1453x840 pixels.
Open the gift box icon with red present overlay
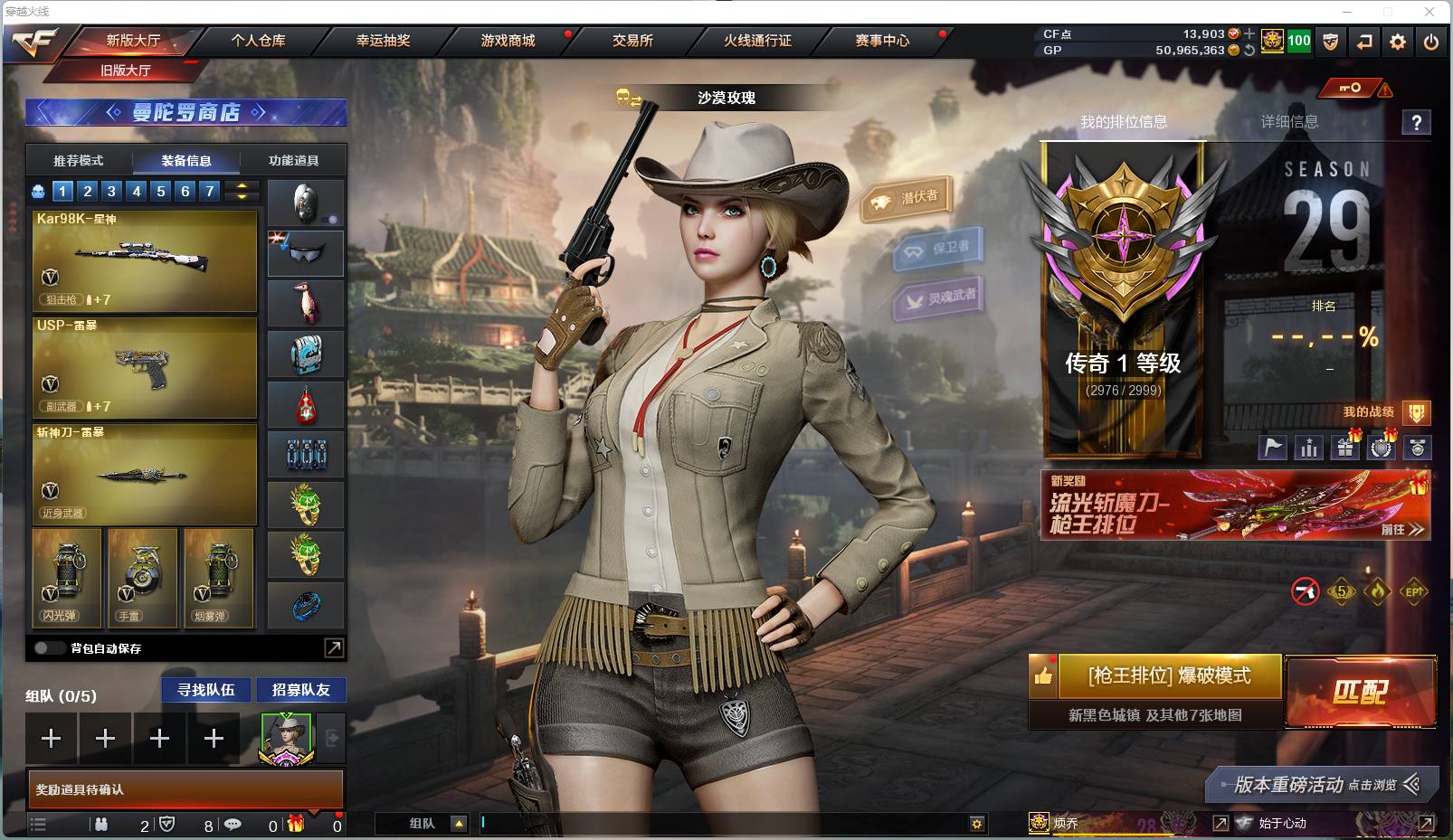pos(1345,448)
